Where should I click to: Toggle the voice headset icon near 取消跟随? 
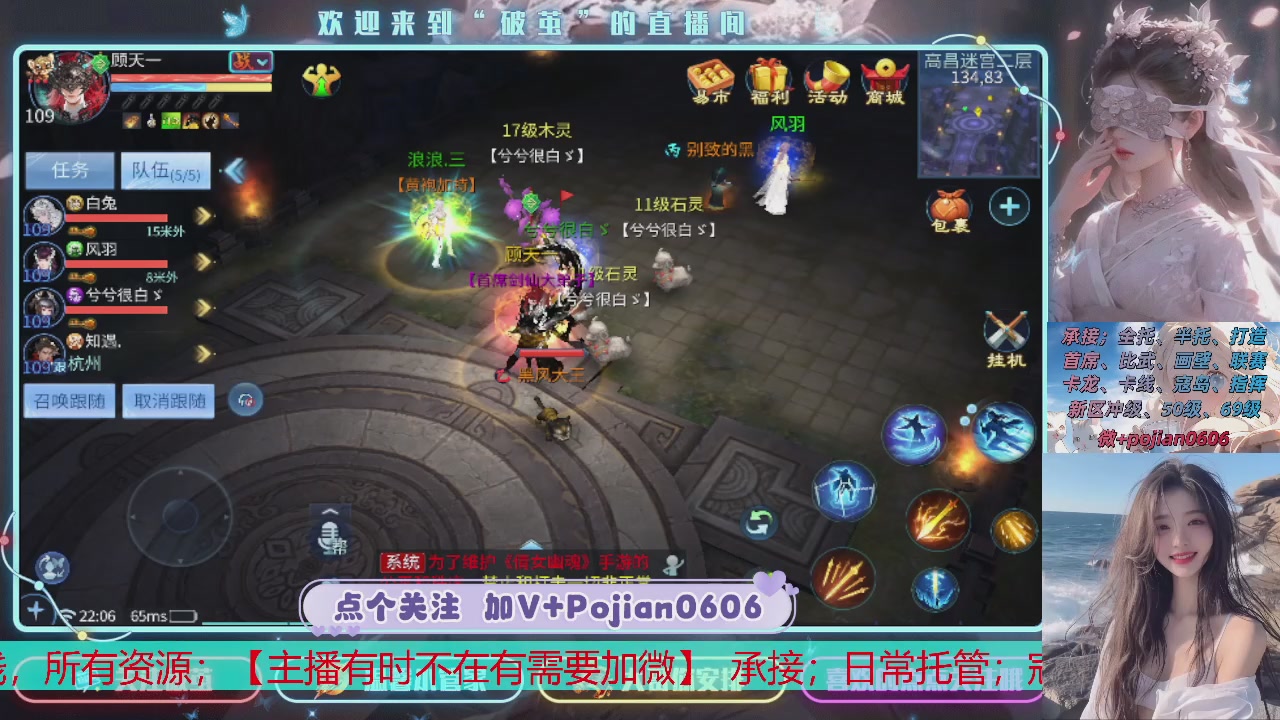point(243,398)
